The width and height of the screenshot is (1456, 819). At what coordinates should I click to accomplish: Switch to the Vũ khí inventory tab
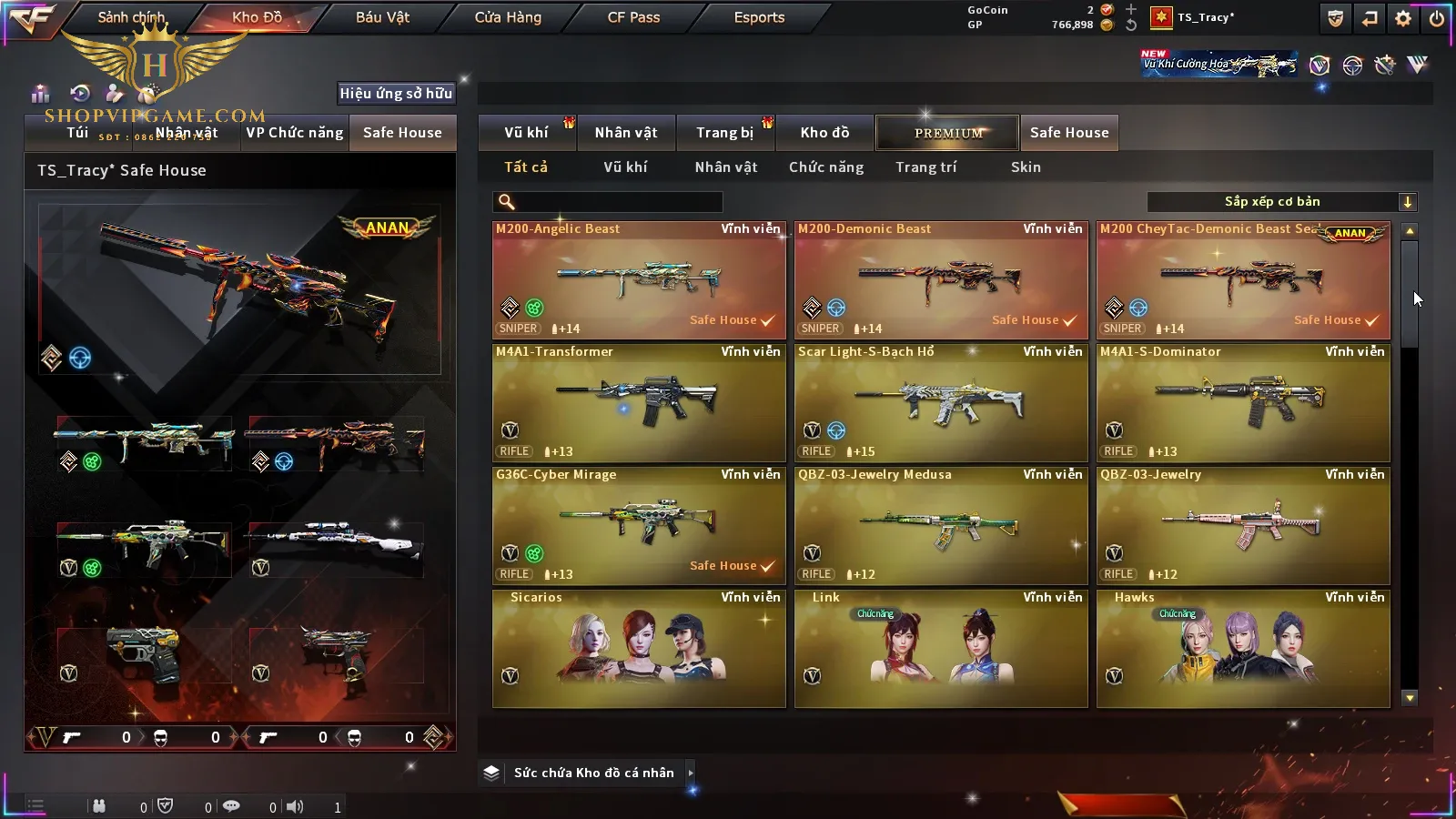tap(526, 133)
